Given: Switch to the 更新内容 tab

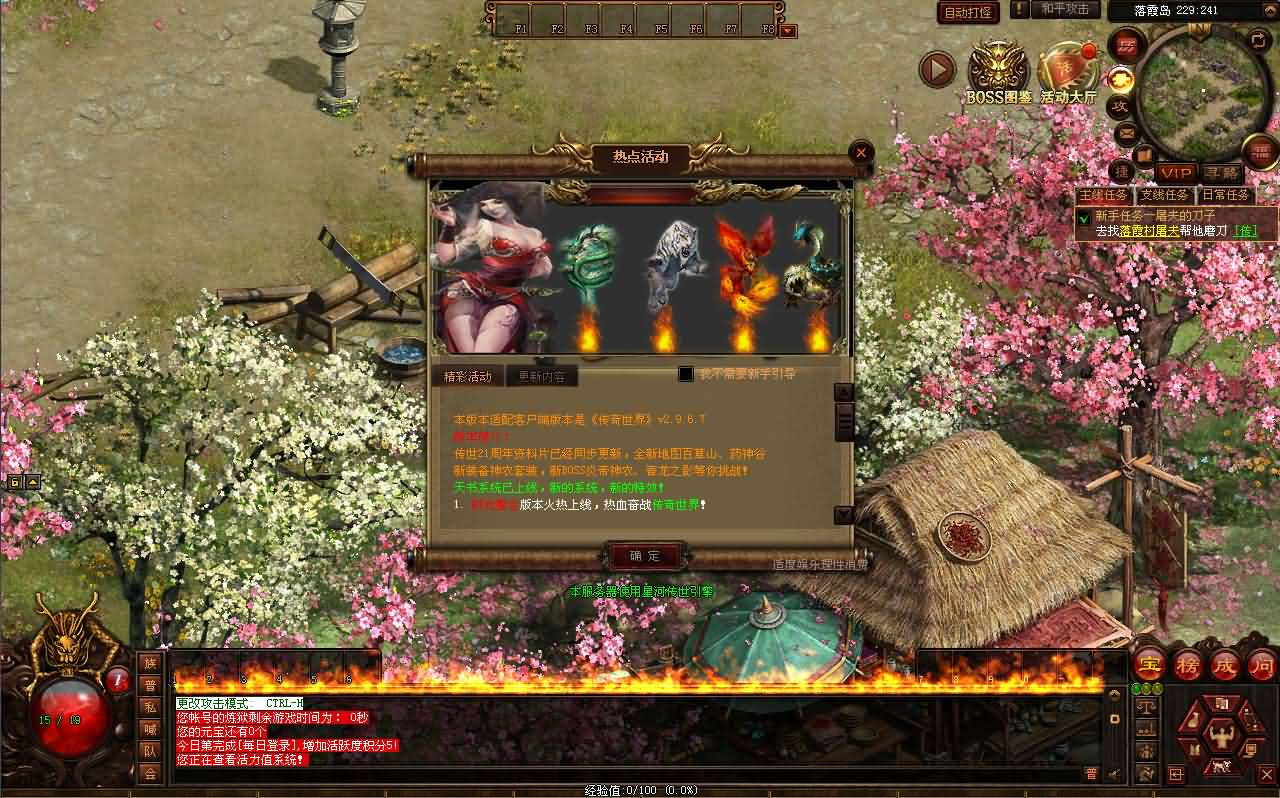Looking at the screenshot, I should pos(542,377).
